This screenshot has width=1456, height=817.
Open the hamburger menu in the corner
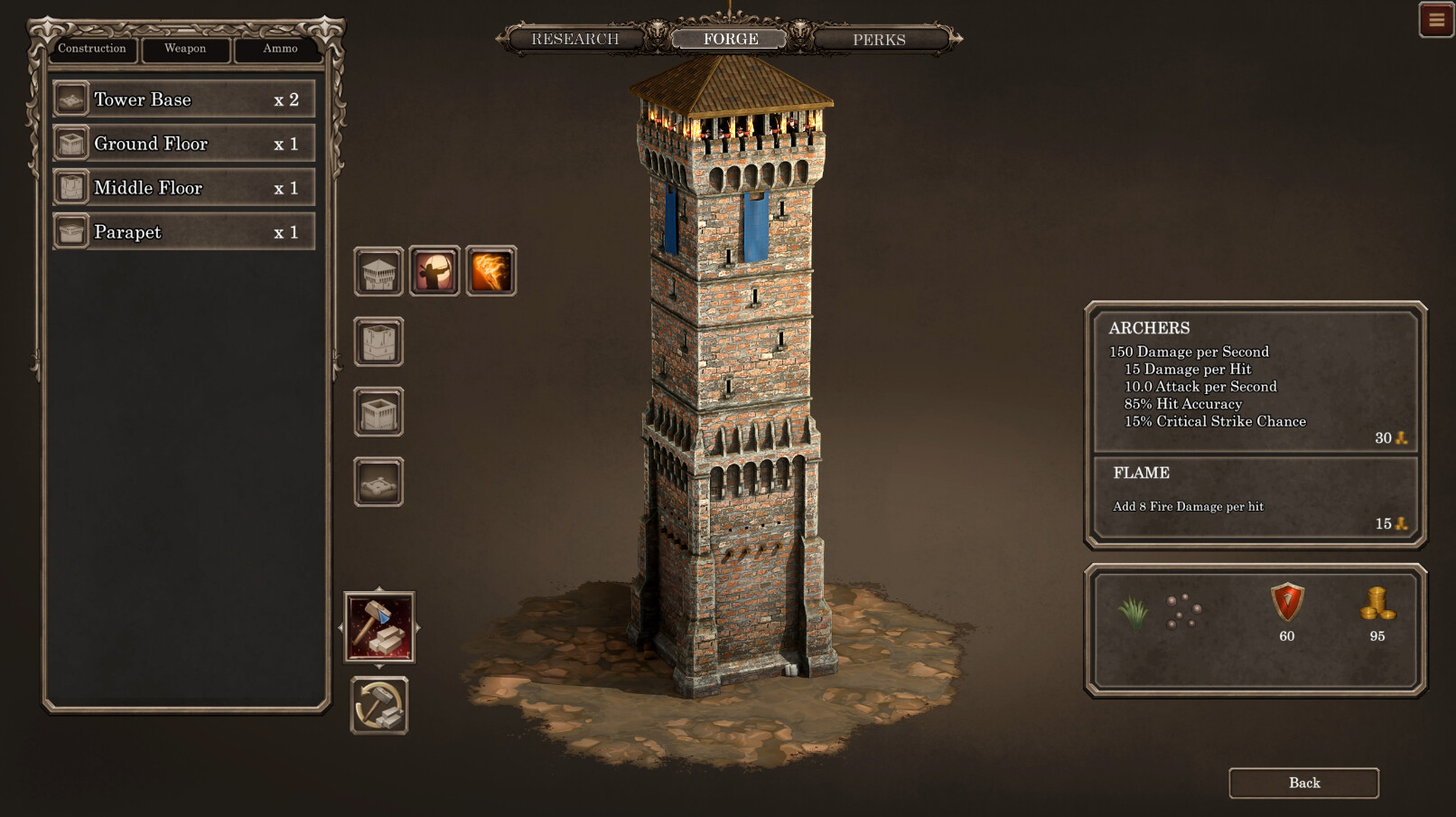click(1436, 19)
